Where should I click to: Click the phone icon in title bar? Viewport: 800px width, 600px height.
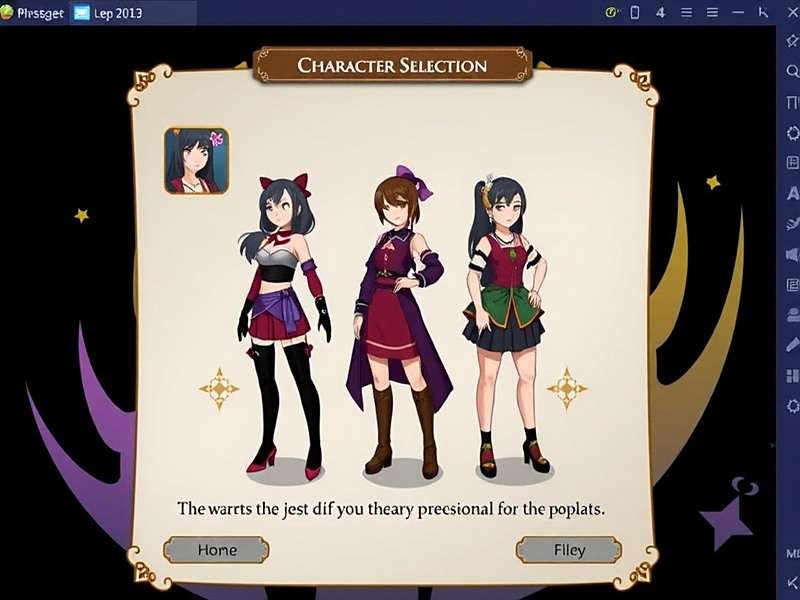[634, 12]
